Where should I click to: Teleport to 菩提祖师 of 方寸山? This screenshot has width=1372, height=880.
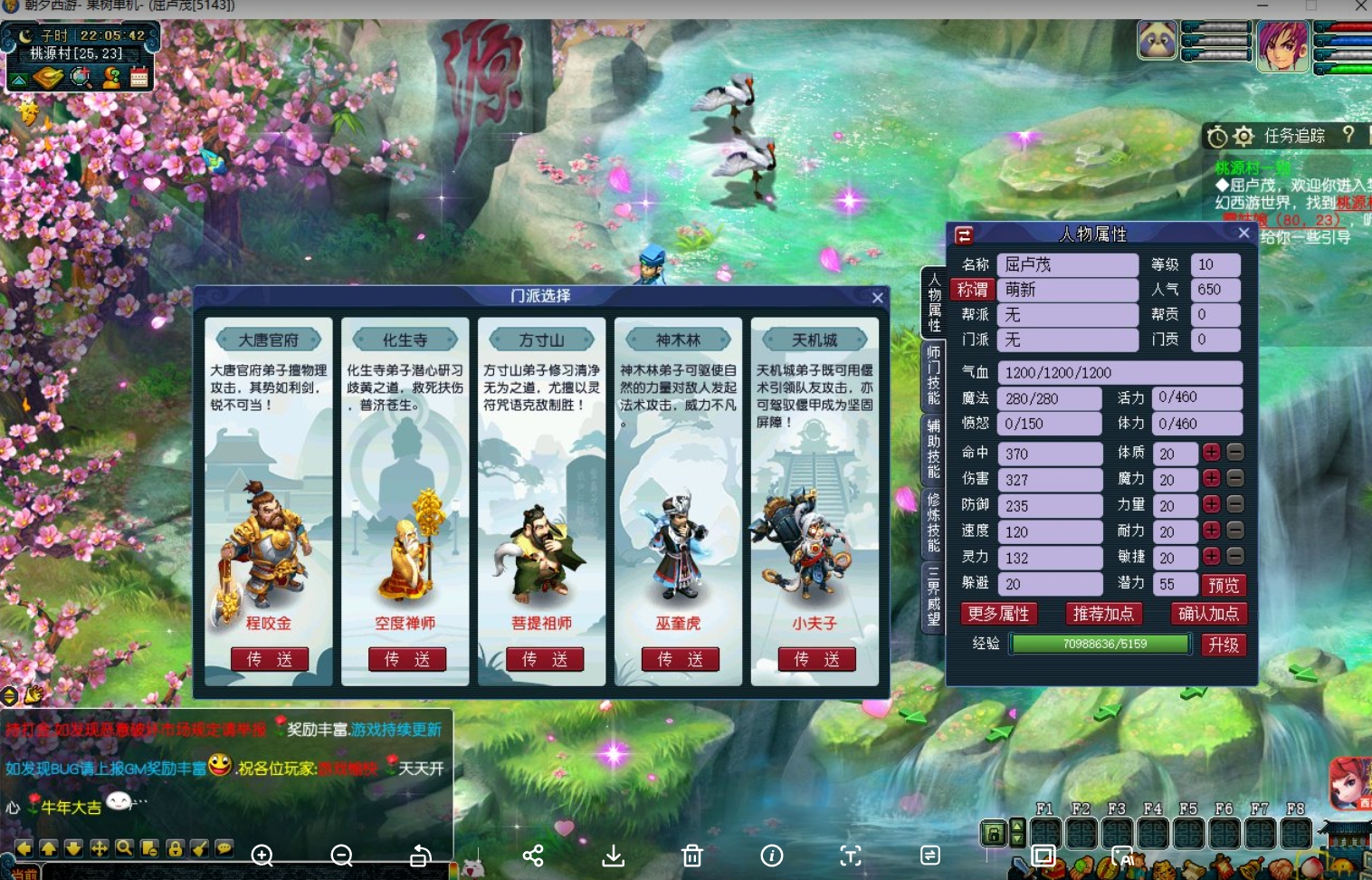click(544, 659)
